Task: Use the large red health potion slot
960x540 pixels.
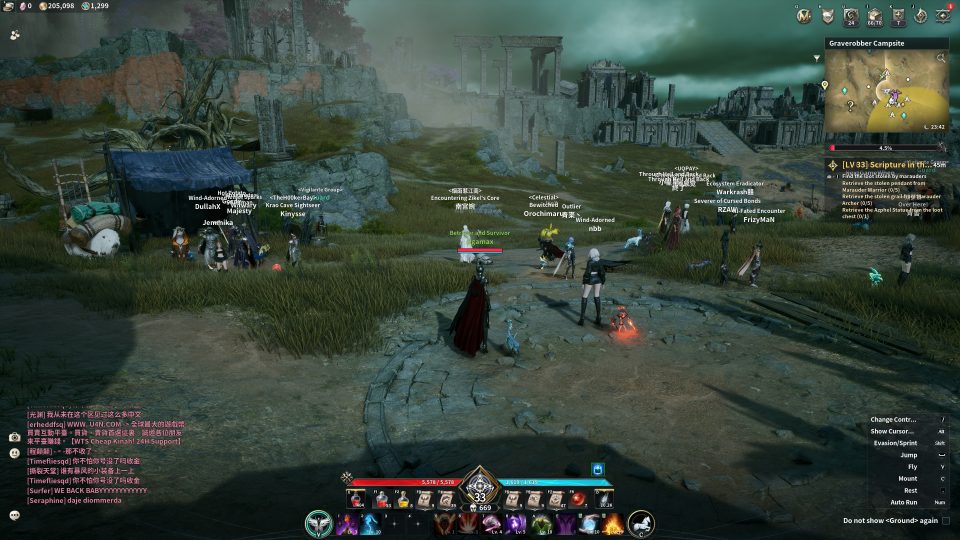Action: point(357,499)
